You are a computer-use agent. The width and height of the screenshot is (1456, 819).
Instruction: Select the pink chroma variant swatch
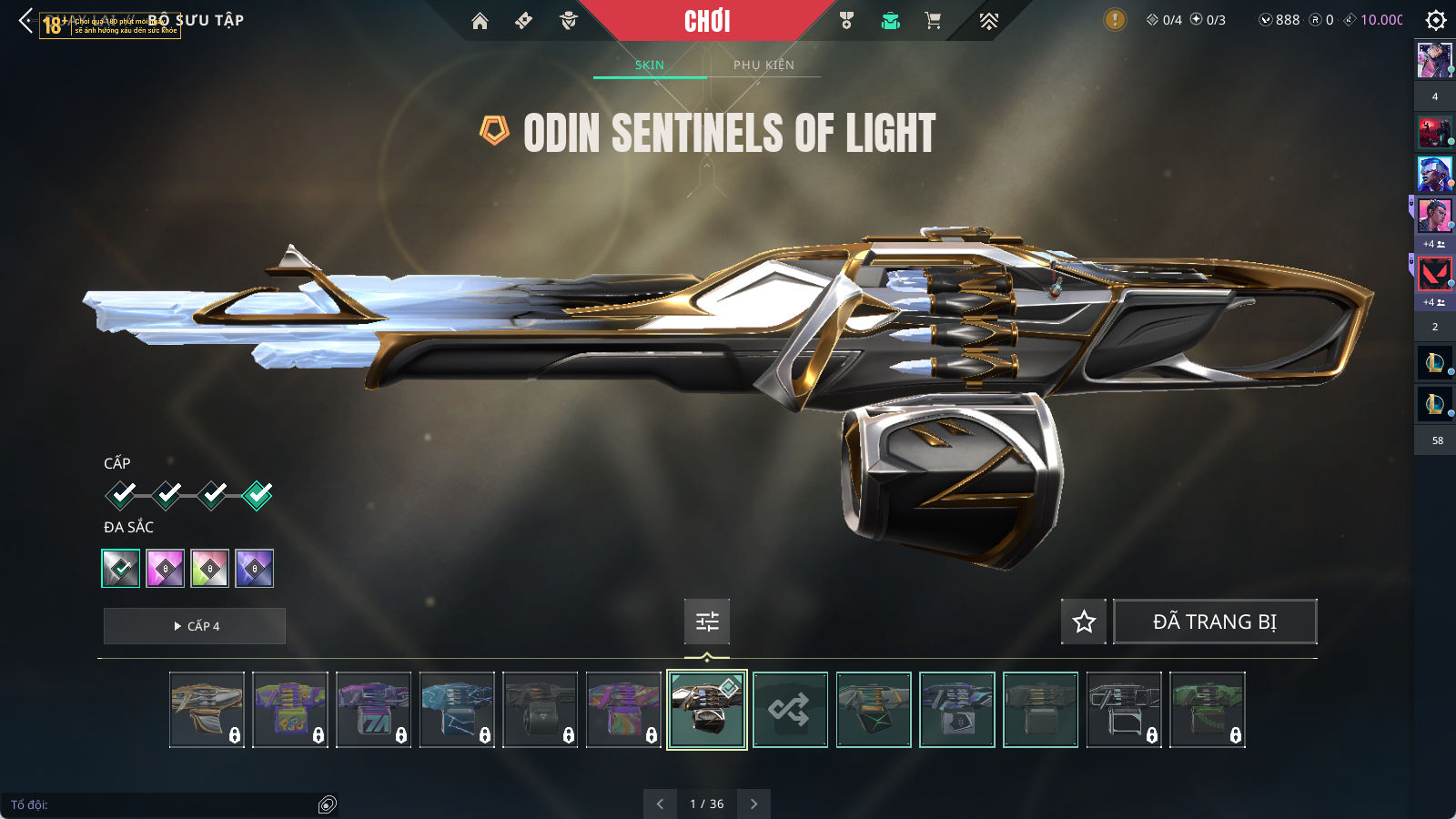166,569
